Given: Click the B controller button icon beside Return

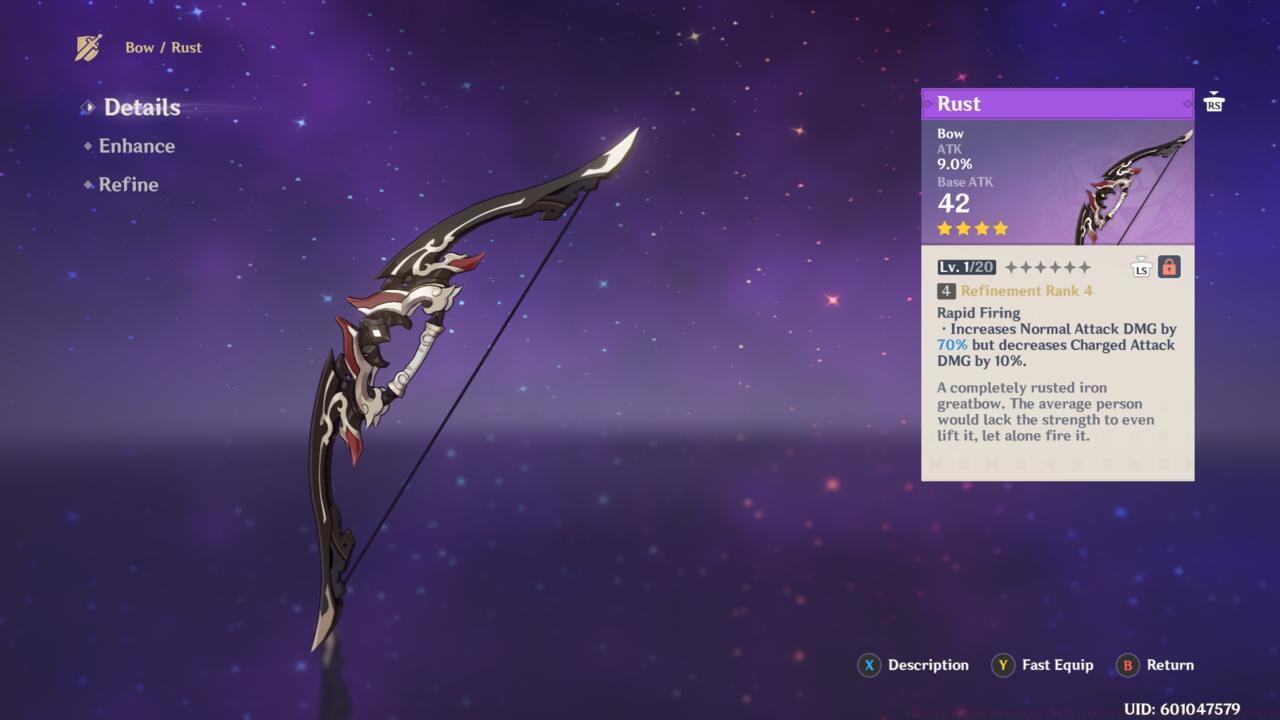Looking at the screenshot, I should click(1126, 665).
